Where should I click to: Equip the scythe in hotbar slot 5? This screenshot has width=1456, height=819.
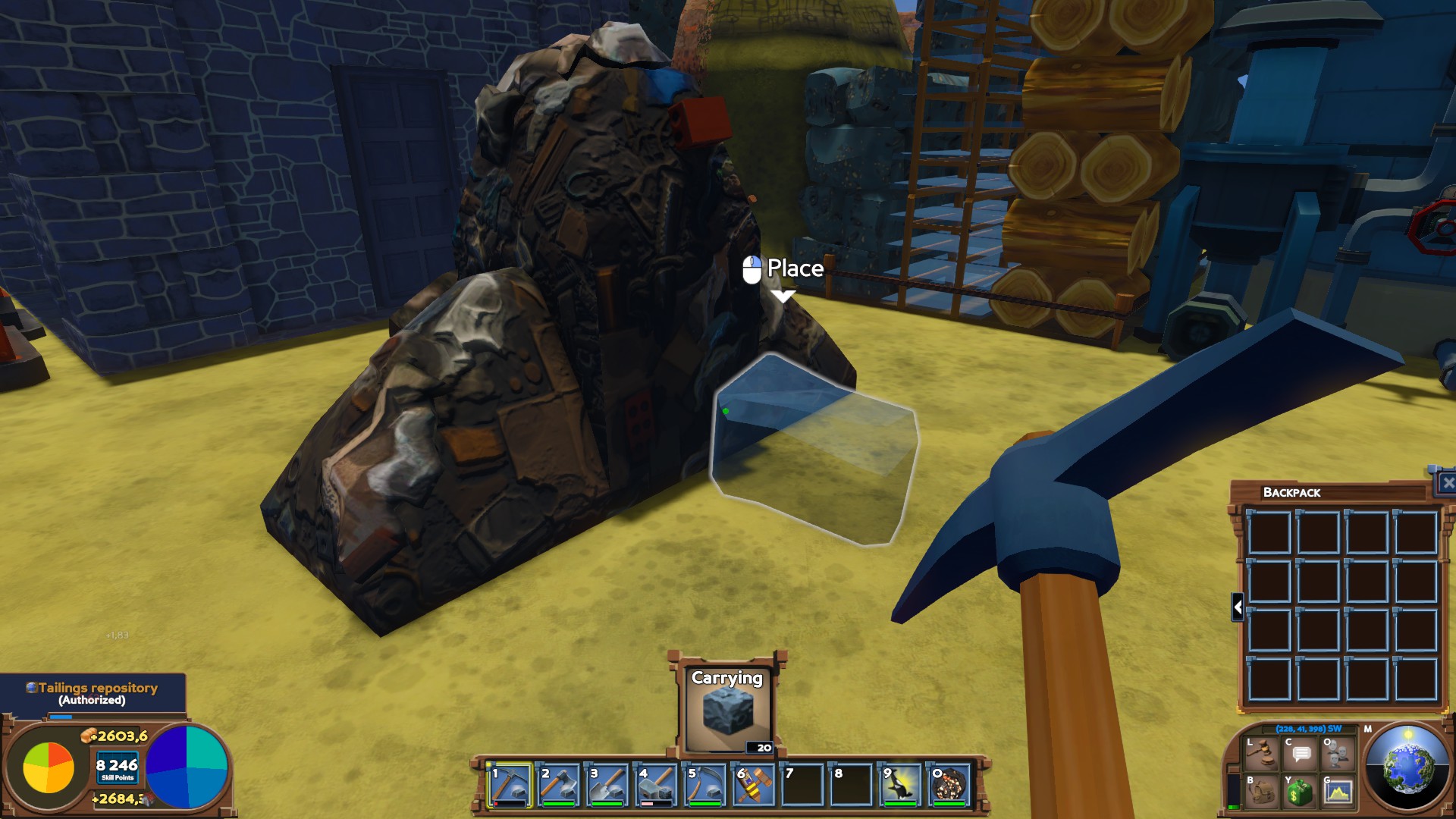[x=705, y=784]
